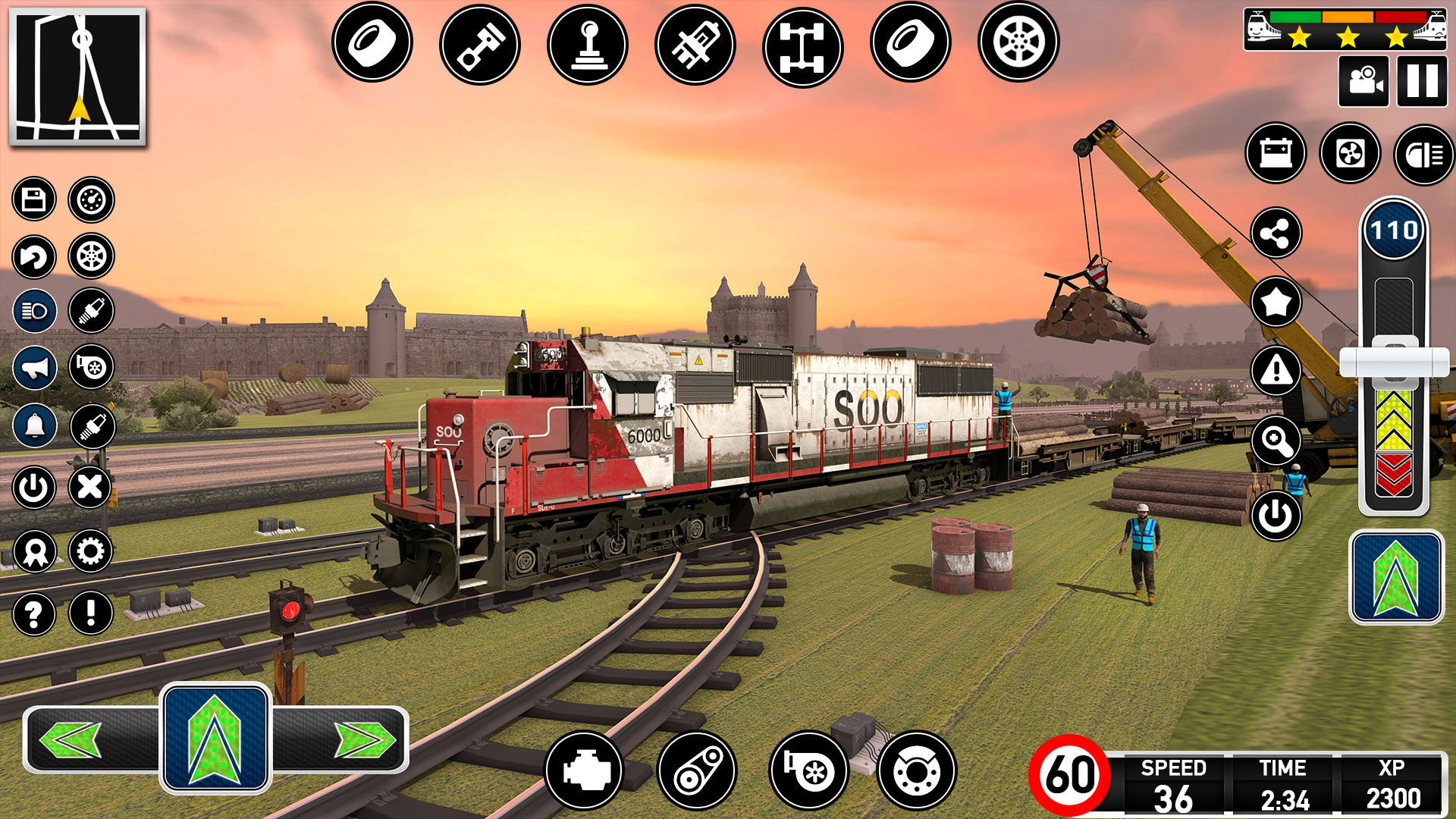The width and height of the screenshot is (1456, 819).
Task: Mute notifications with megaphone icon
Action: pos(33,367)
